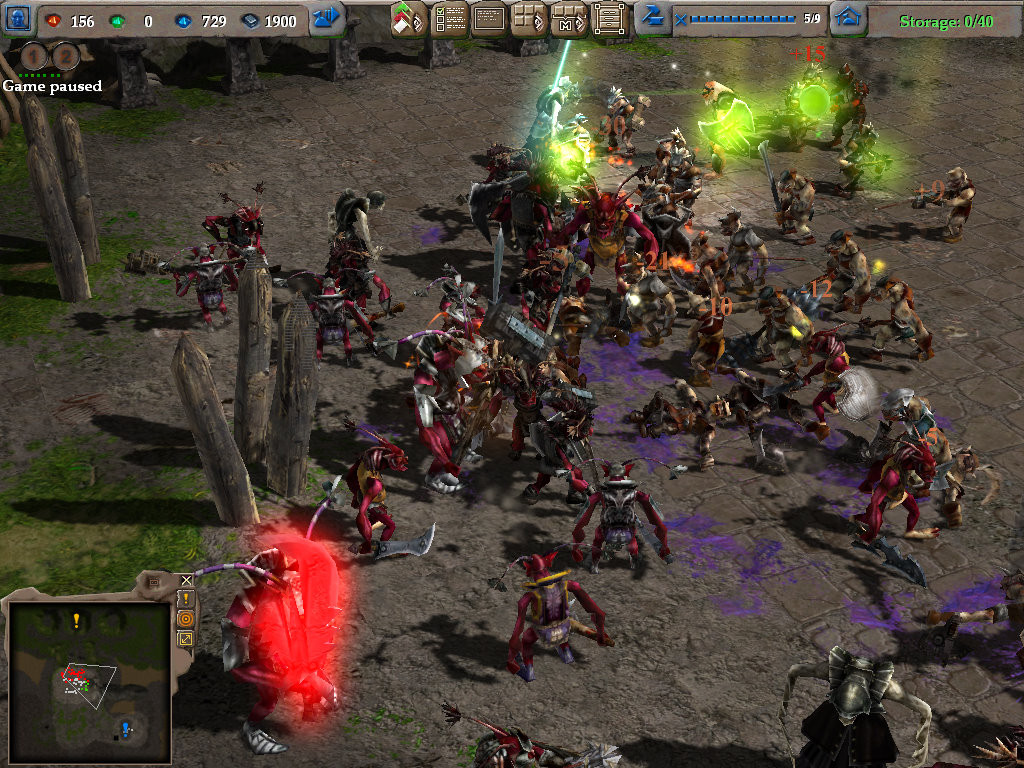Open the checklist objectives panel
Screen dimensions: 1024x768
point(450,18)
